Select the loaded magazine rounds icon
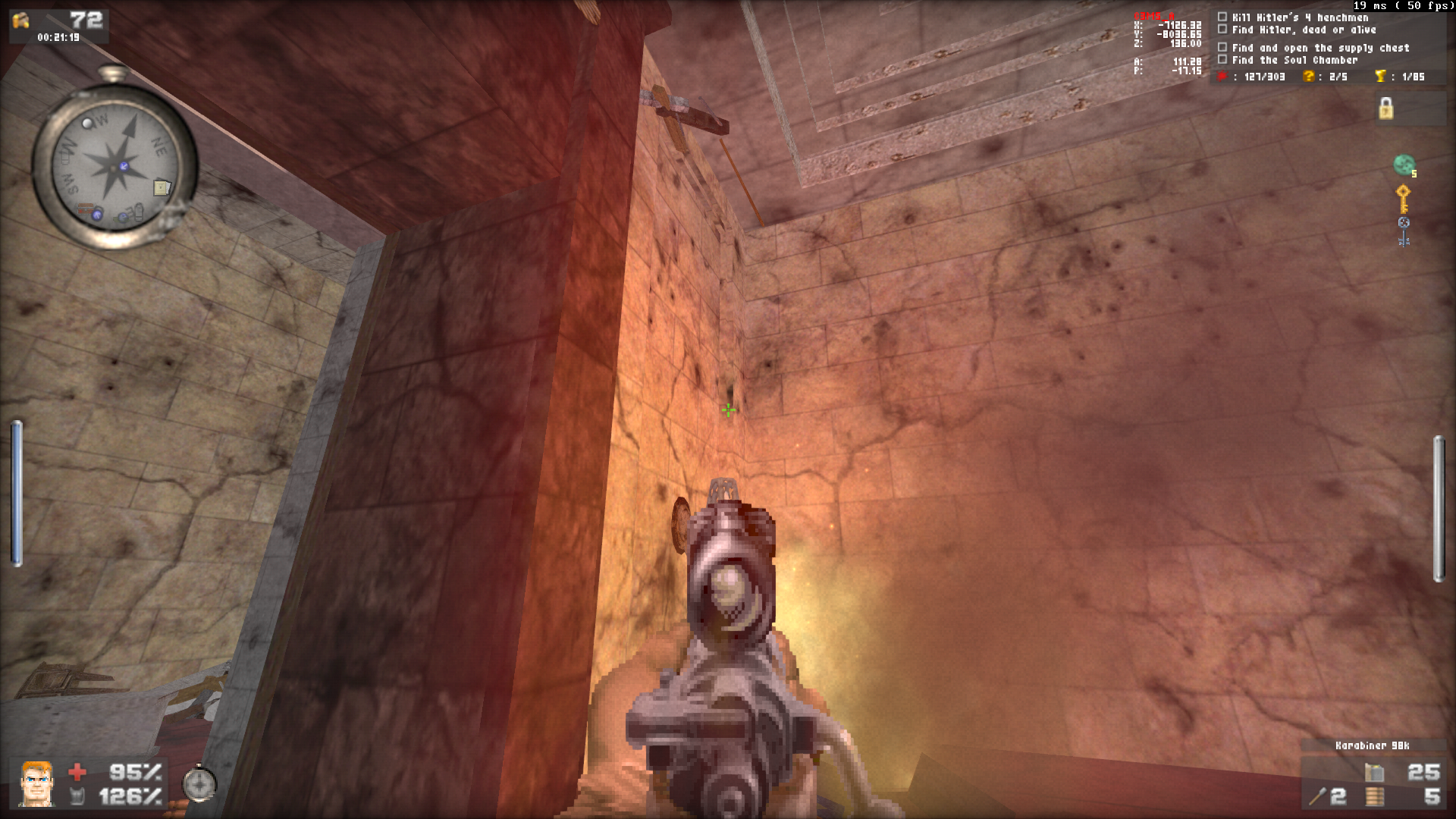1456x819 pixels. click(1374, 798)
